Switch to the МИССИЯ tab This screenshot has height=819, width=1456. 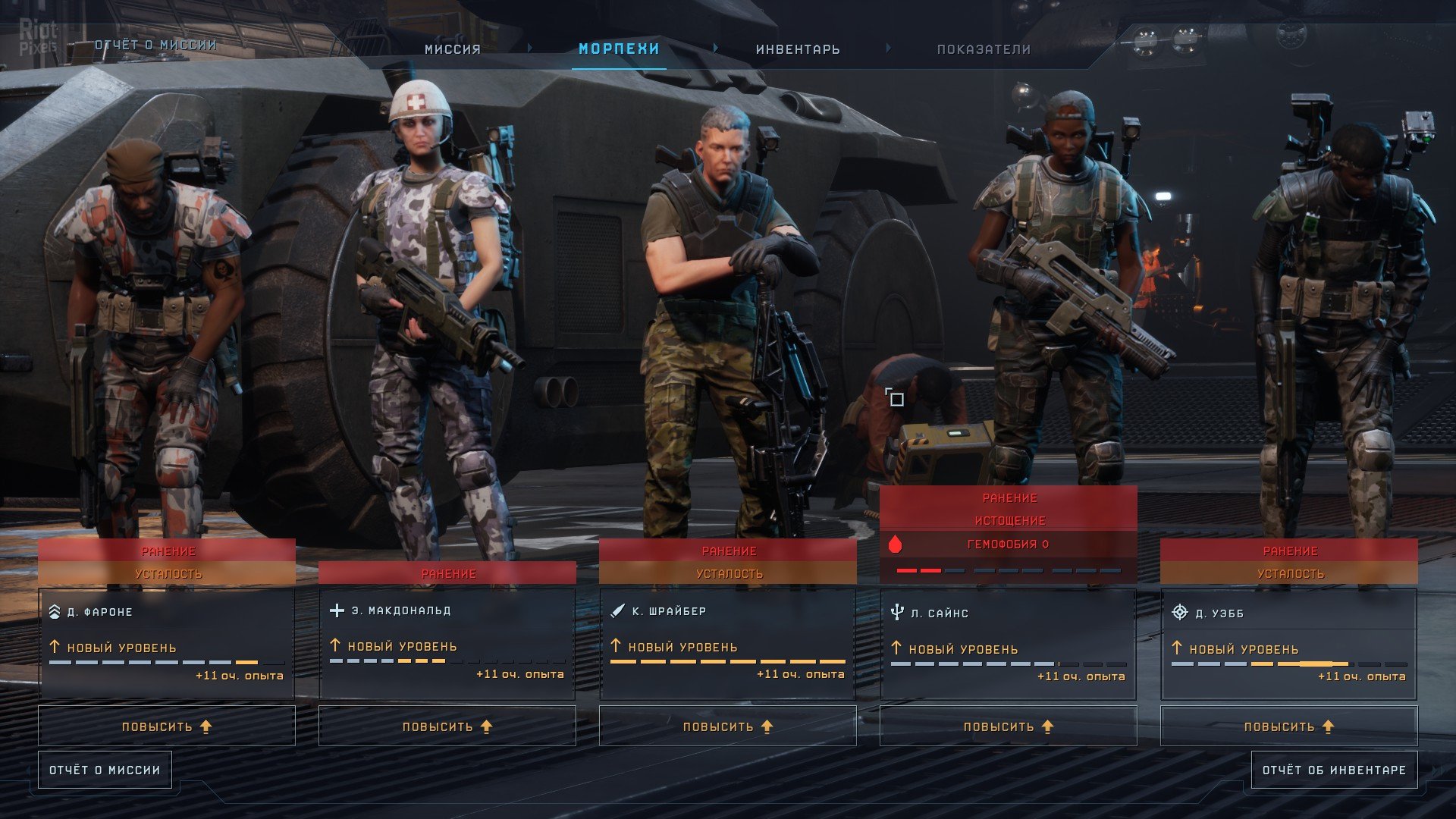tap(453, 49)
